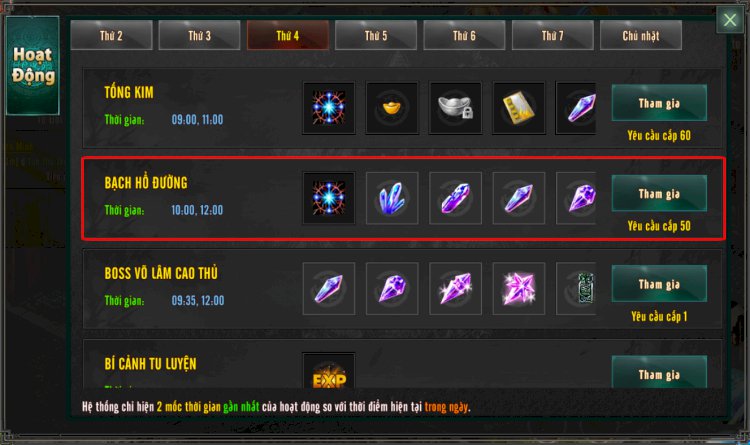This screenshot has height=445, width=750.
Task: Open the Thứ 5 schedule tab
Action: 376,35
